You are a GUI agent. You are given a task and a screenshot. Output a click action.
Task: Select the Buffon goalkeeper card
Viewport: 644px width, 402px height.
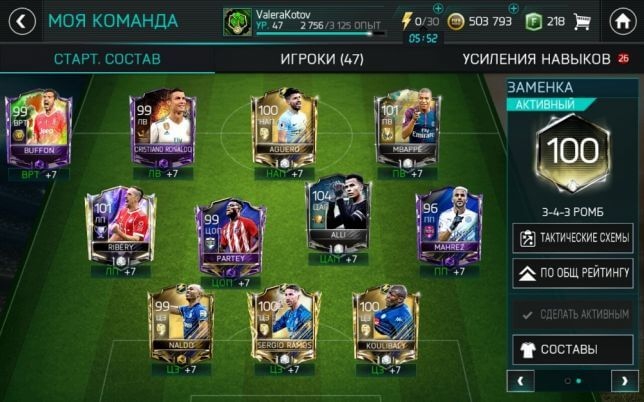(38, 129)
